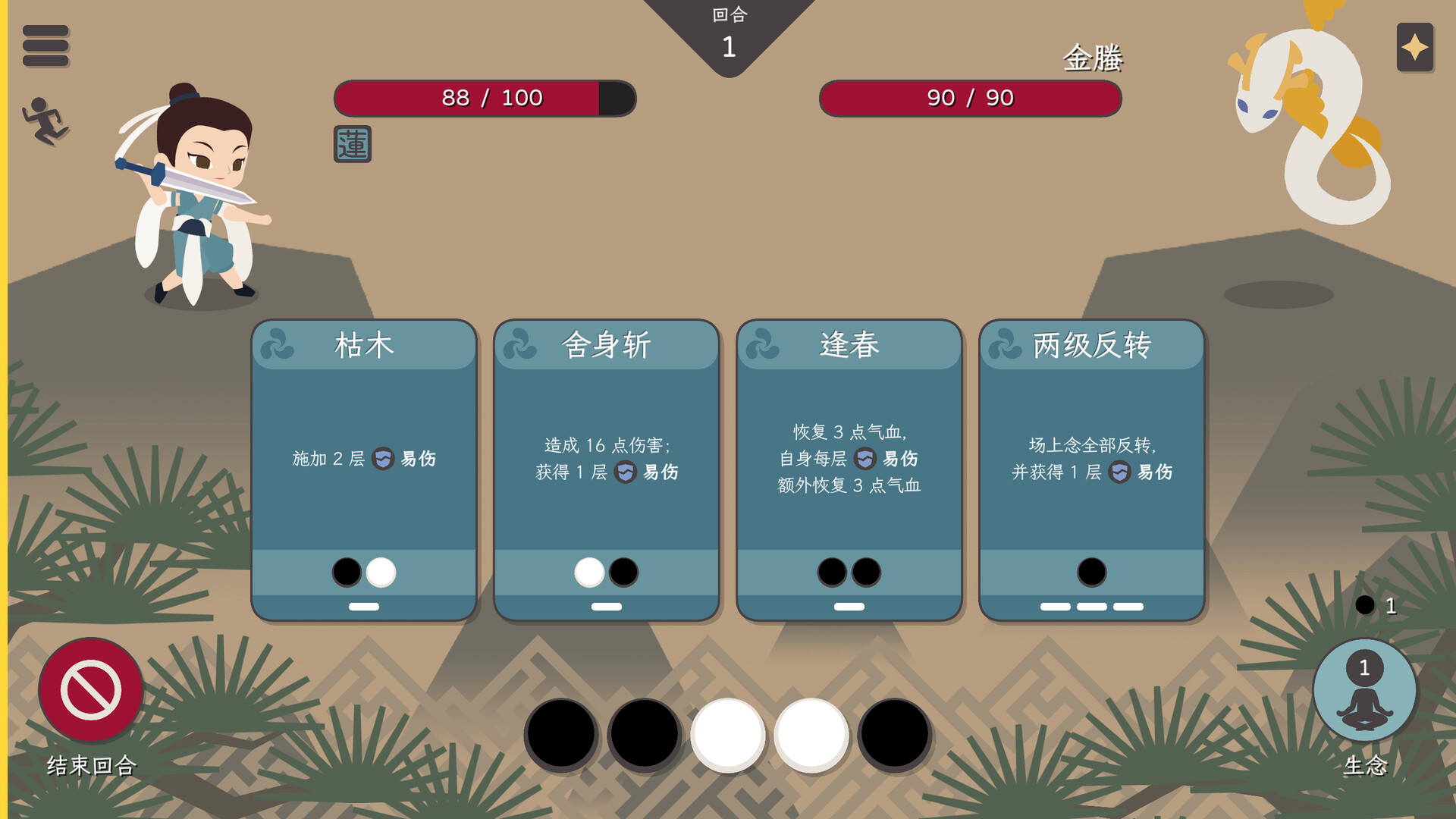
Task: Select the 舍身斩 card
Action: [607, 455]
